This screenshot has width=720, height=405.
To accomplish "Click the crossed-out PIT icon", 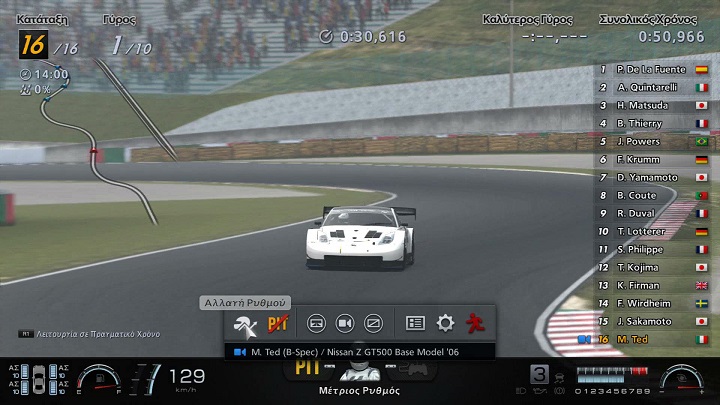I will [278, 324].
